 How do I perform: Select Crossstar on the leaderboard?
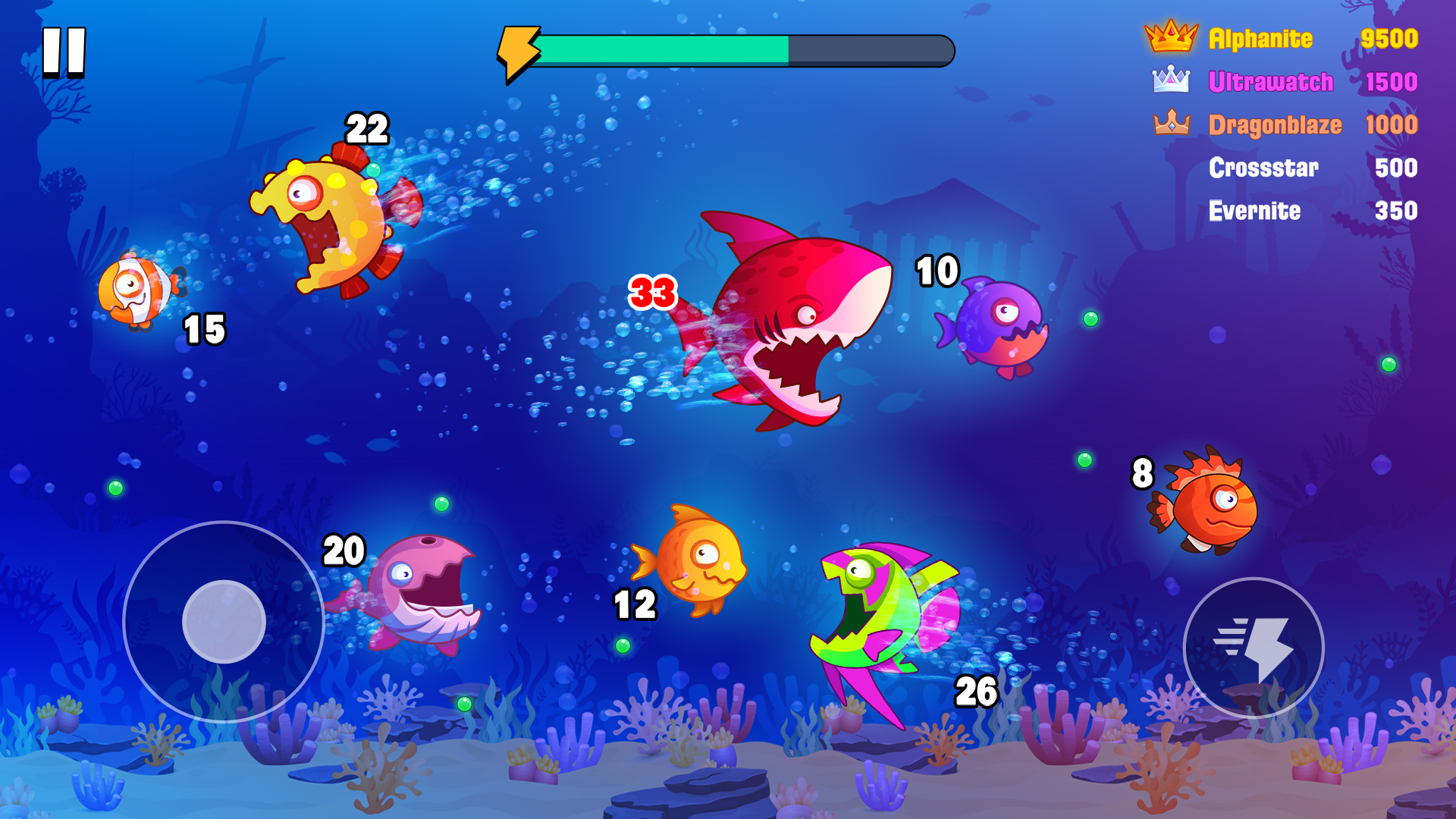(1263, 168)
